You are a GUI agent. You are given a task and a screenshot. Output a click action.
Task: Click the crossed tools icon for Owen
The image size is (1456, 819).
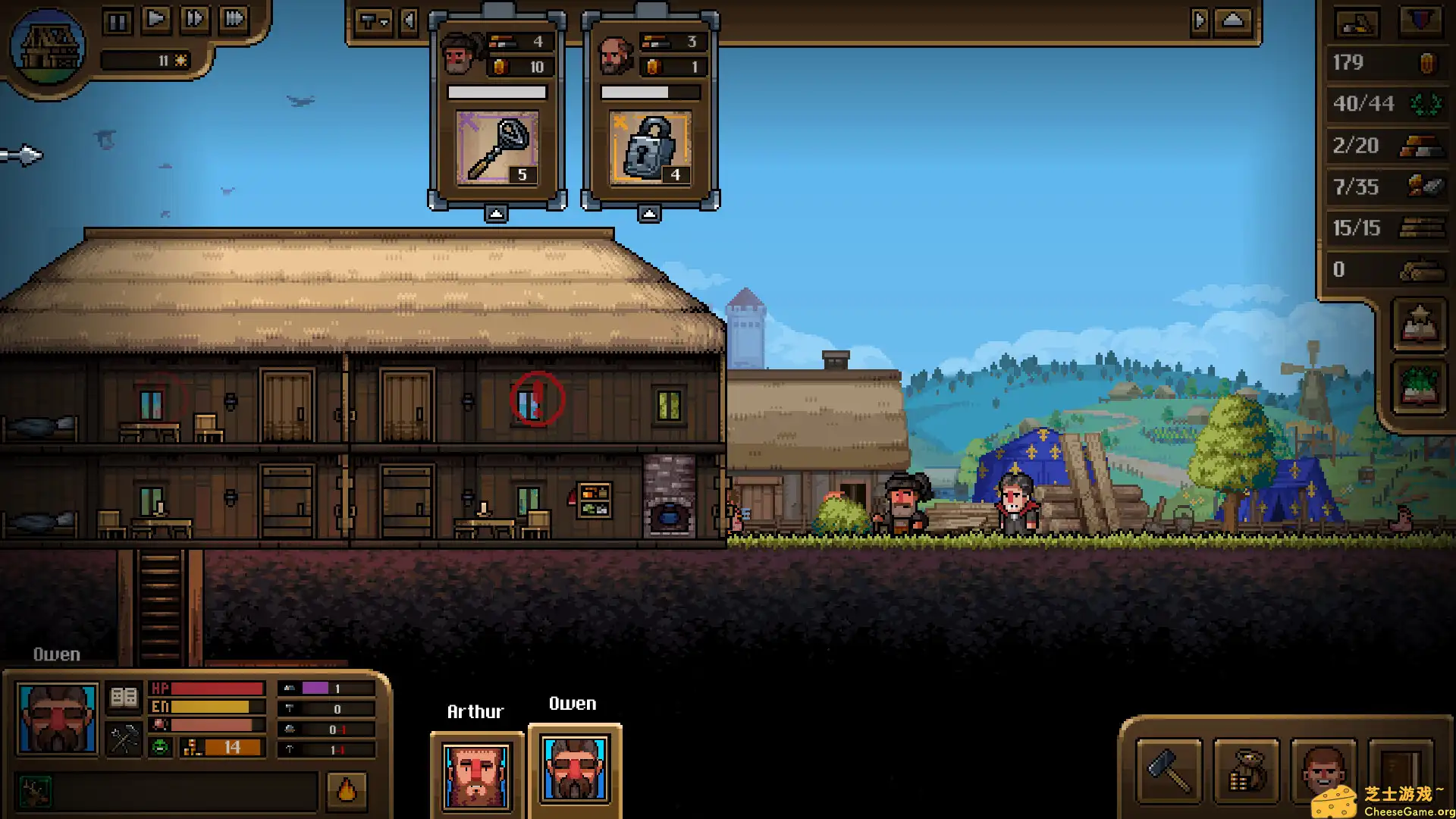pyautogui.click(x=124, y=739)
